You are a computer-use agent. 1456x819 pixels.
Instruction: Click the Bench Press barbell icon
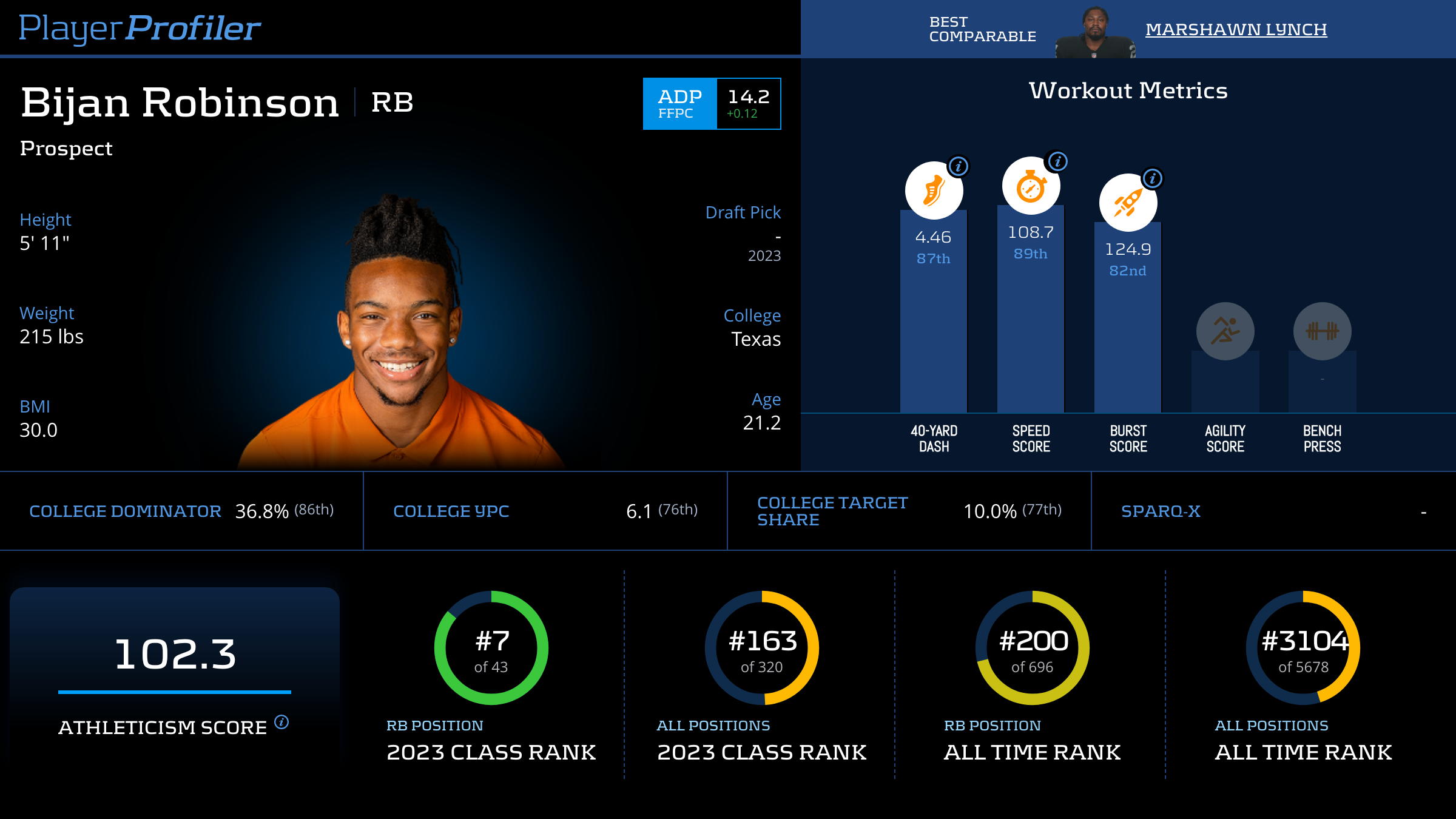1322,331
